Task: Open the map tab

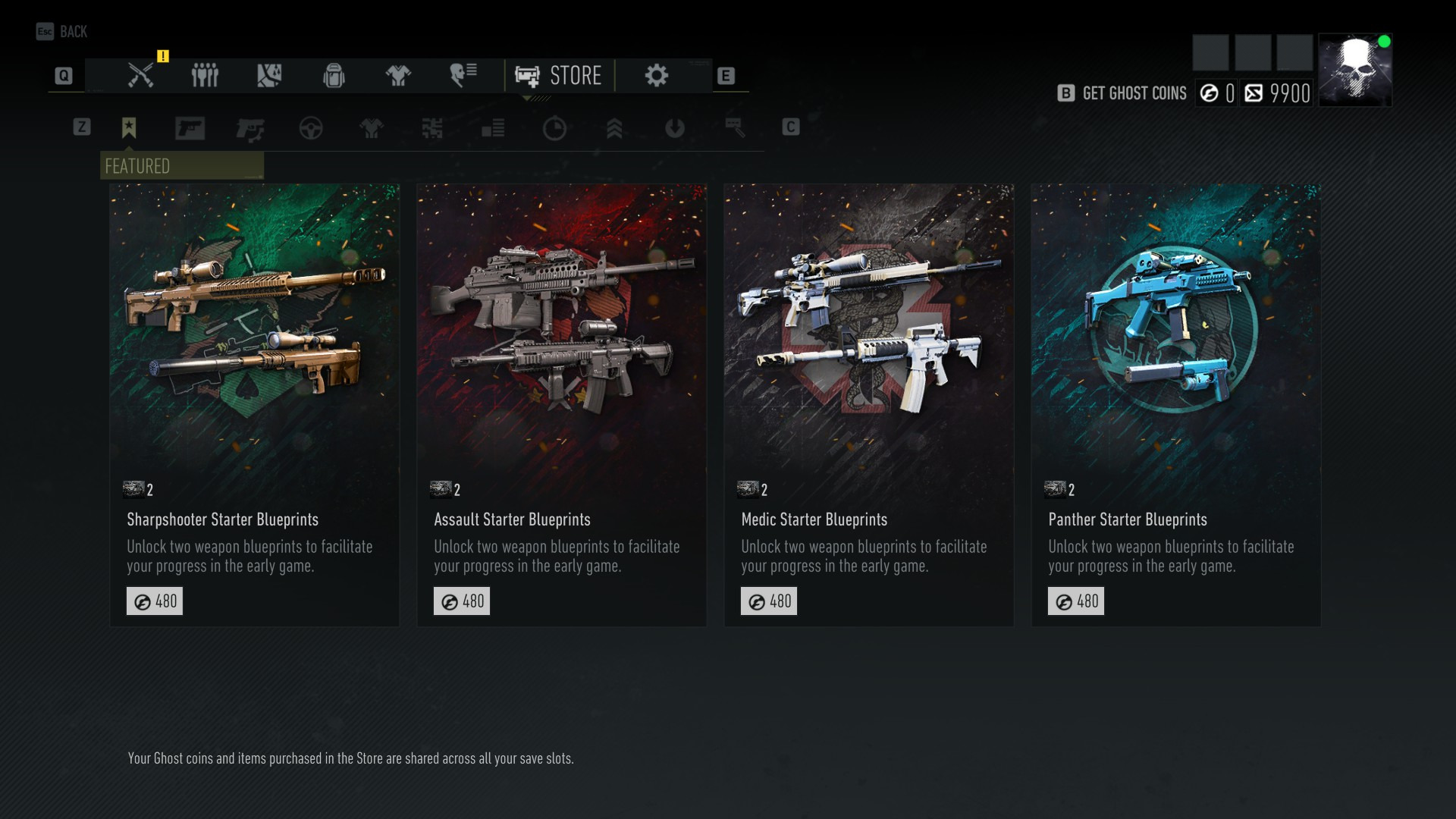Action: pyautogui.click(x=269, y=76)
